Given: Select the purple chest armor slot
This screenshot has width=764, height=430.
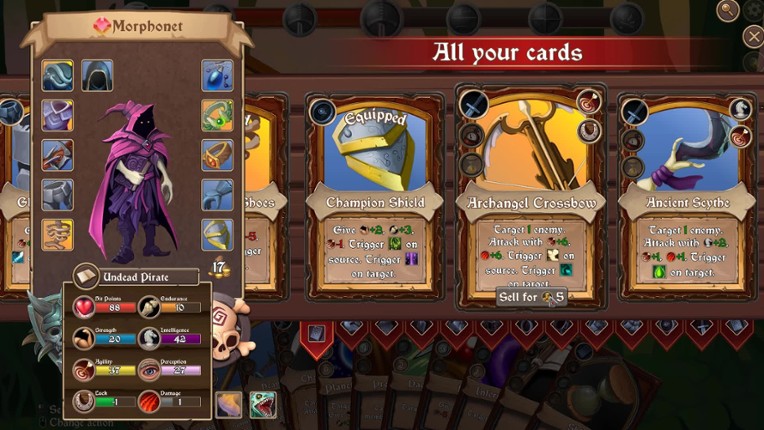Looking at the screenshot, I should (57, 115).
